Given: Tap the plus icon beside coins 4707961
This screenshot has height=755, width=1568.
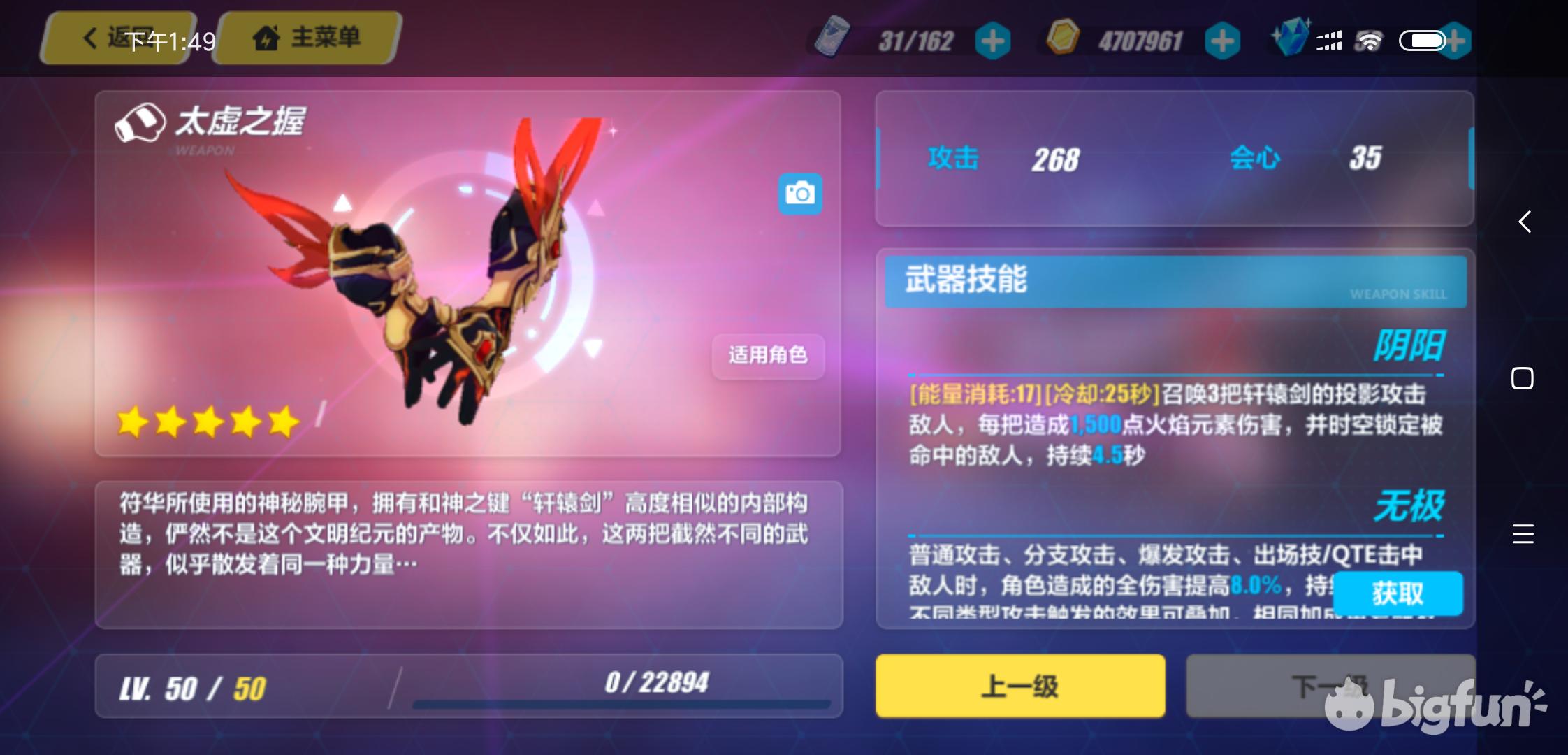Looking at the screenshot, I should [1221, 40].
